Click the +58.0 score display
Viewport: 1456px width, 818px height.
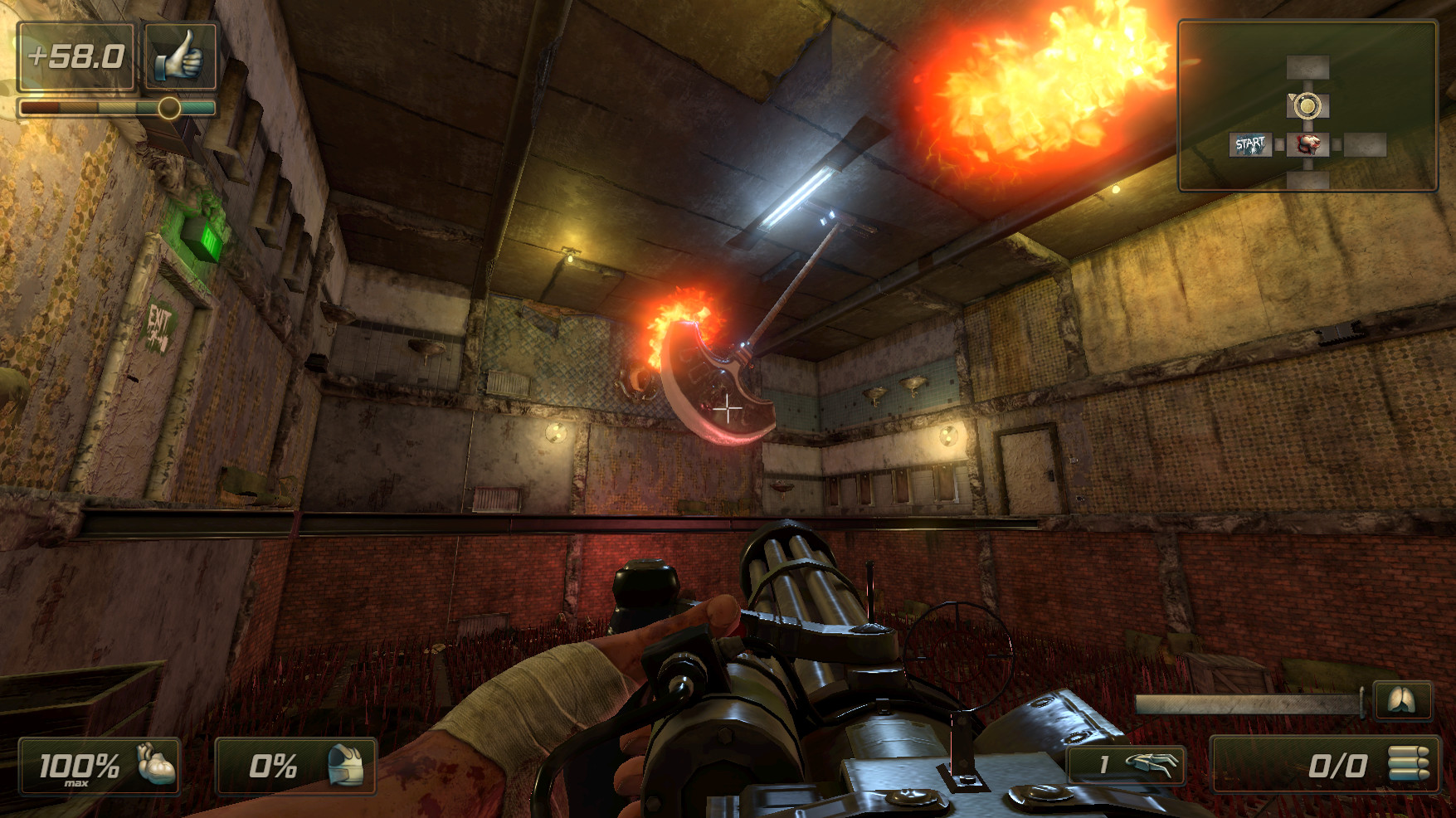[79, 56]
